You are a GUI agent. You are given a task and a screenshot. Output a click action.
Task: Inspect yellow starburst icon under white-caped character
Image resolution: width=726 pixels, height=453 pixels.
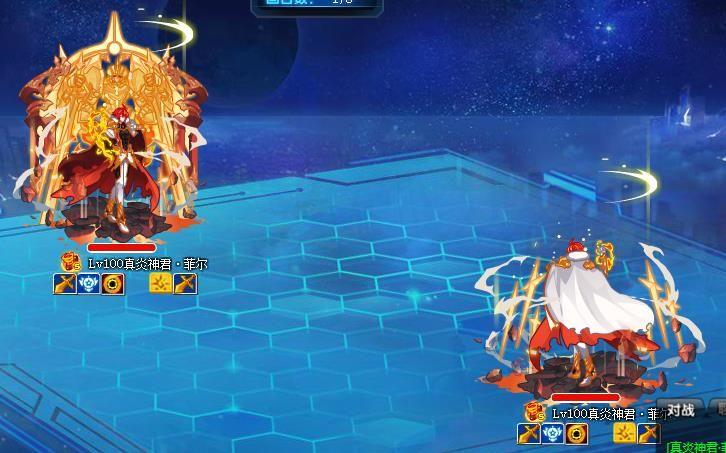point(624,433)
